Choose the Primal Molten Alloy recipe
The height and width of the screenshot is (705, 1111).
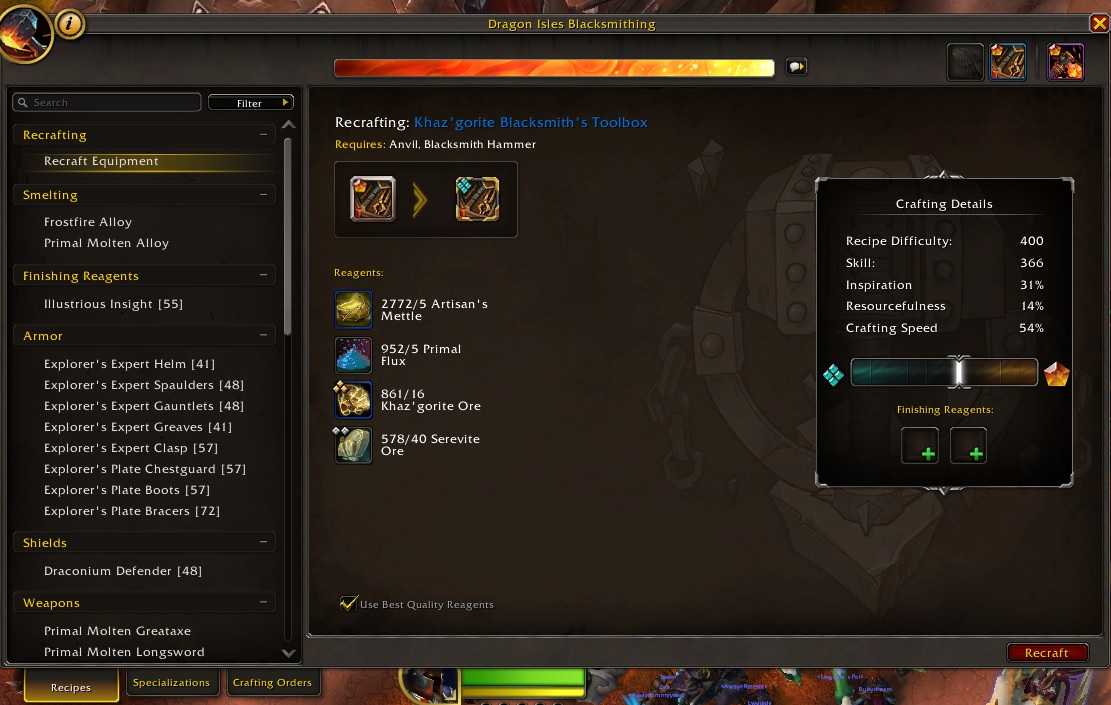106,243
